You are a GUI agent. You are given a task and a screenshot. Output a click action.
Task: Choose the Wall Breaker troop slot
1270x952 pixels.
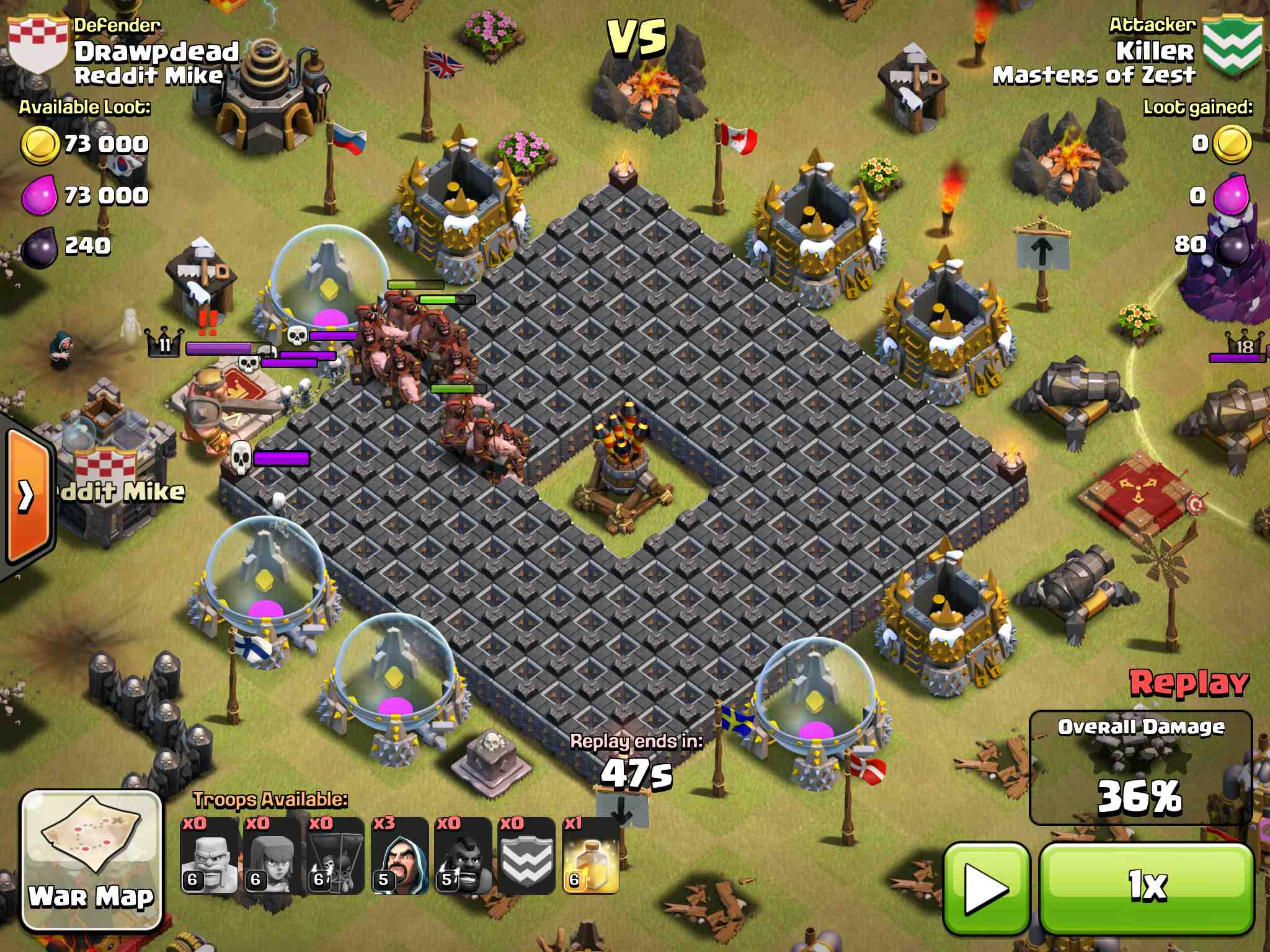click(x=335, y=856)
